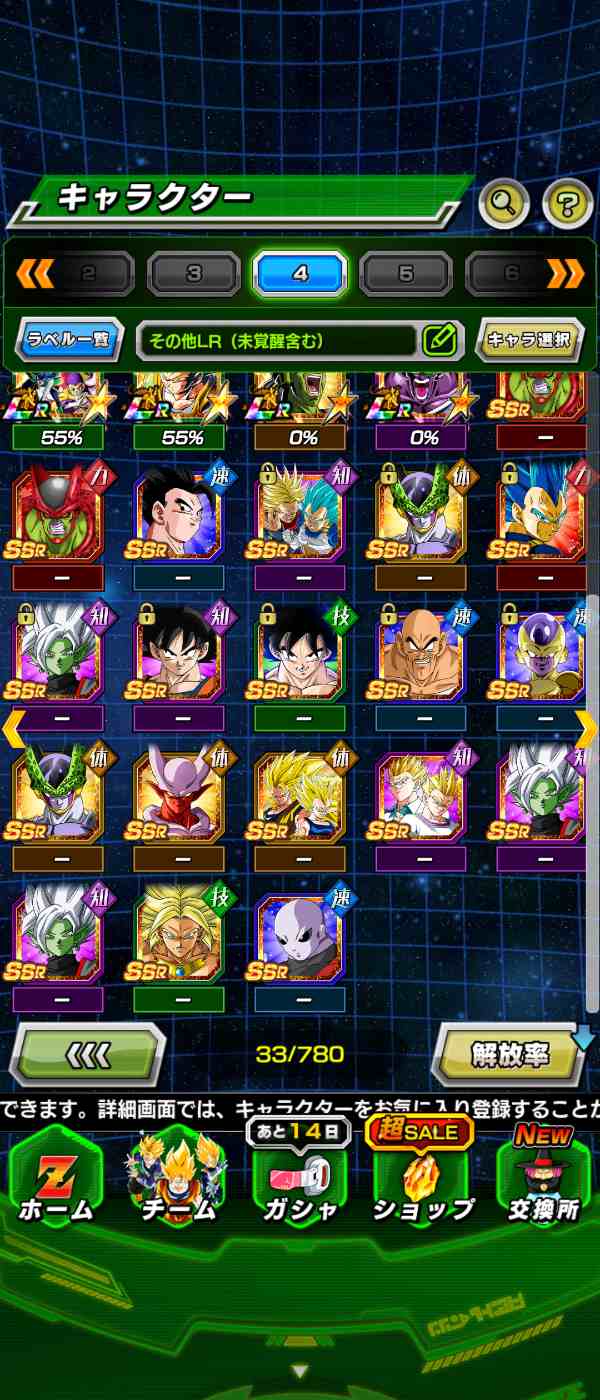Image resolution: width=600 pixels, height=1400 pixels.
Task: Open the question mark help button
Action: click(x=567, y=204)
